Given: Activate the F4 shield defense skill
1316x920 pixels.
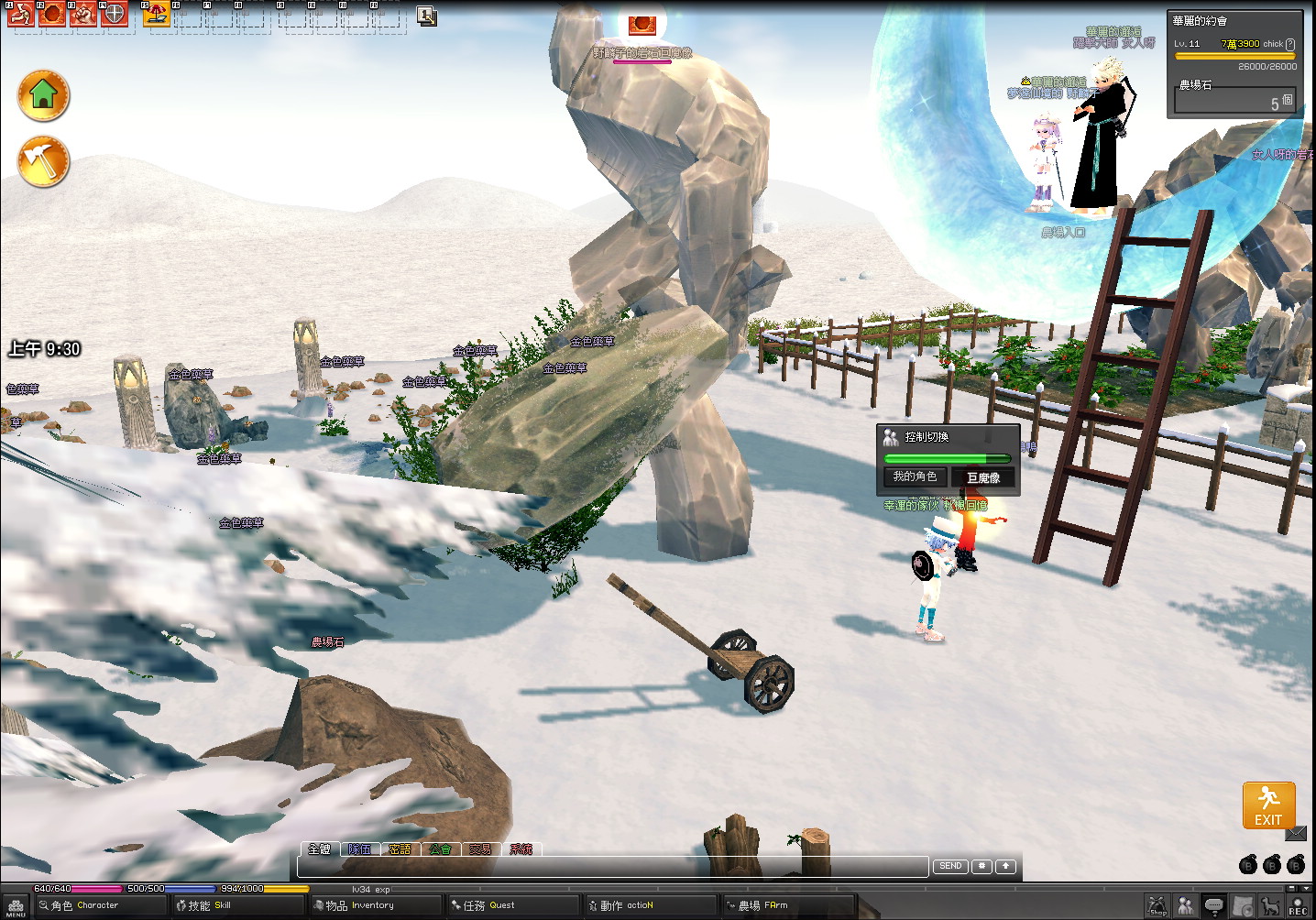Looking at the screenshot, I should pyautogui.click(x=114, y=14).
